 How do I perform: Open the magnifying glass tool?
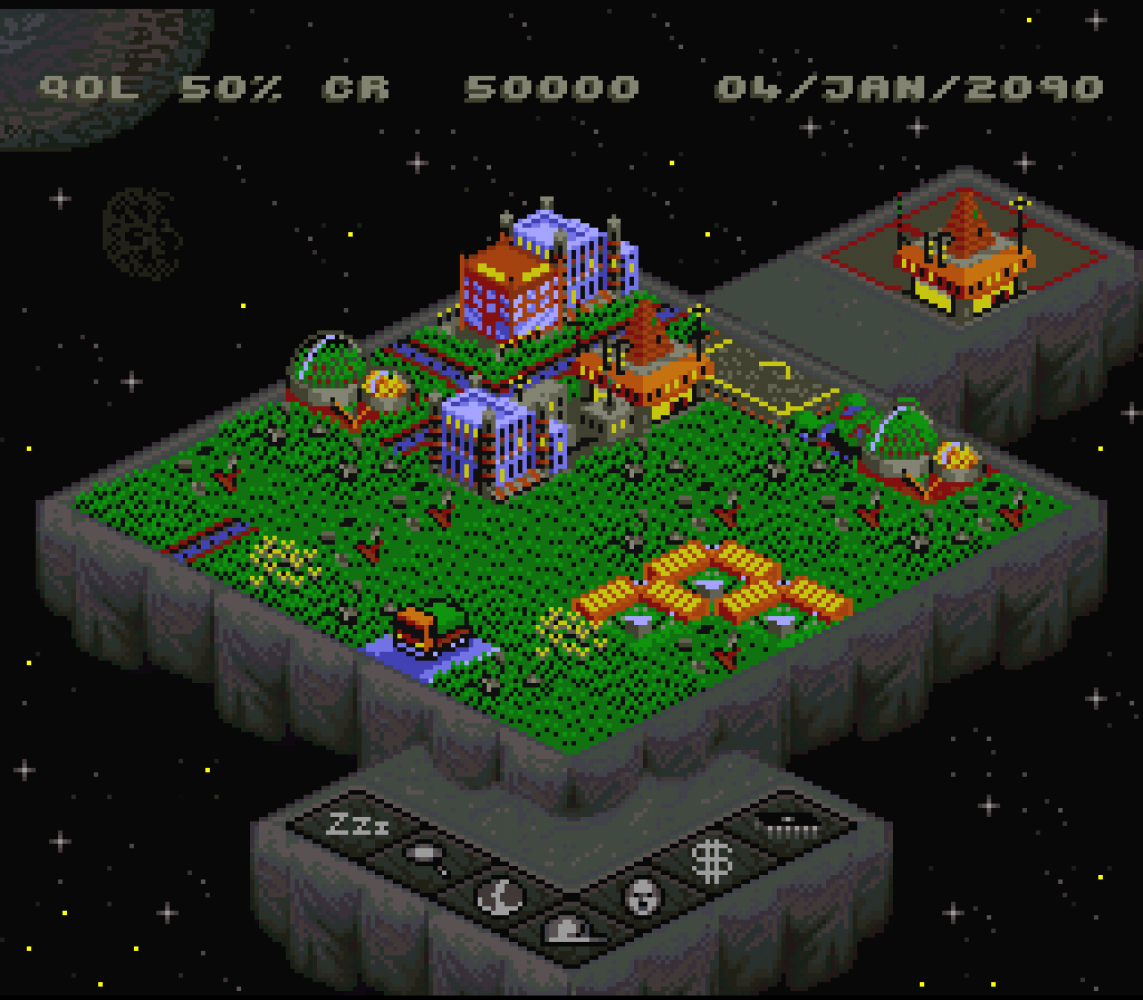tap(428, 858)
